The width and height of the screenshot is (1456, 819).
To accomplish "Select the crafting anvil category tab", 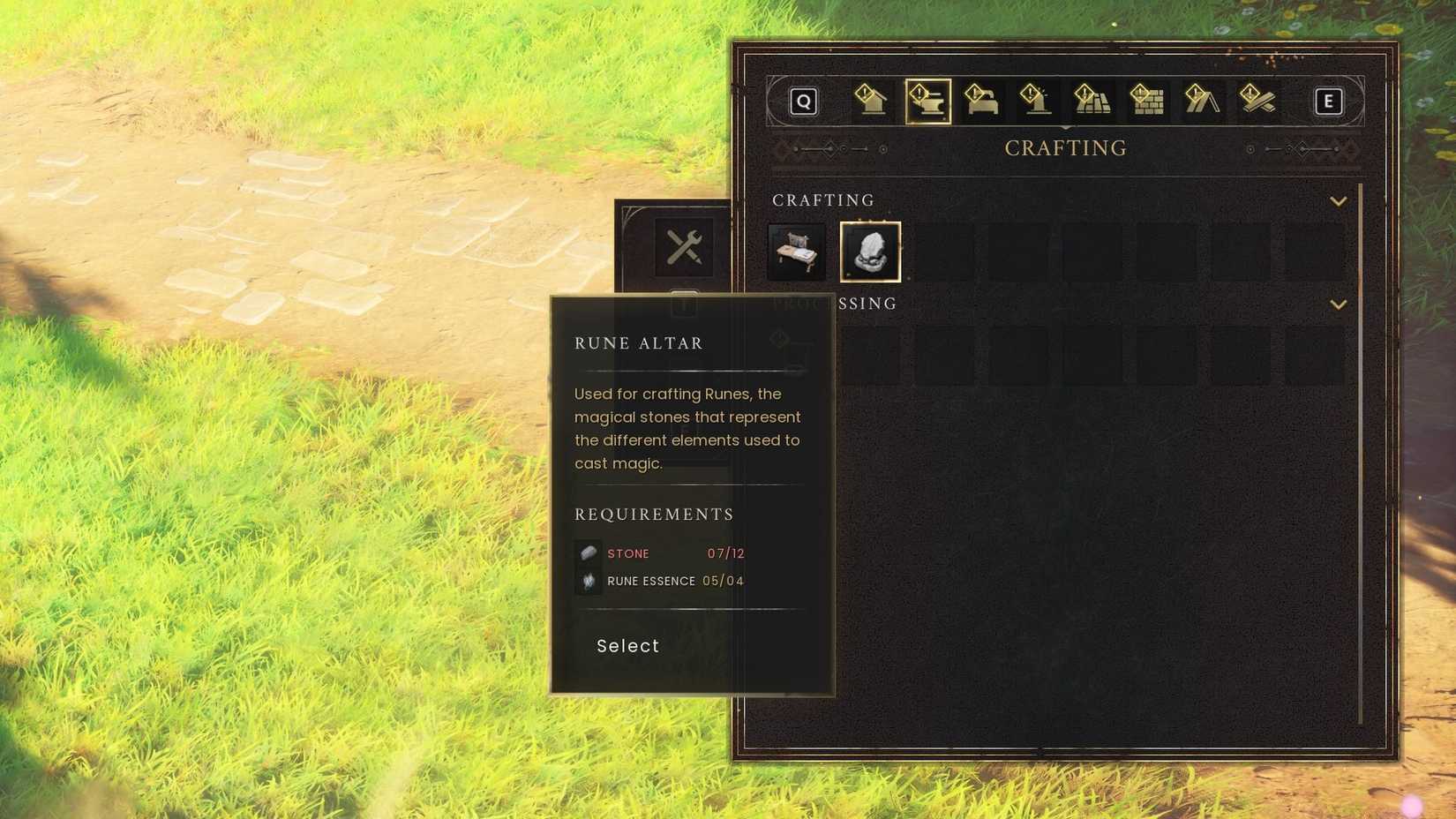I will click(927, 101).
